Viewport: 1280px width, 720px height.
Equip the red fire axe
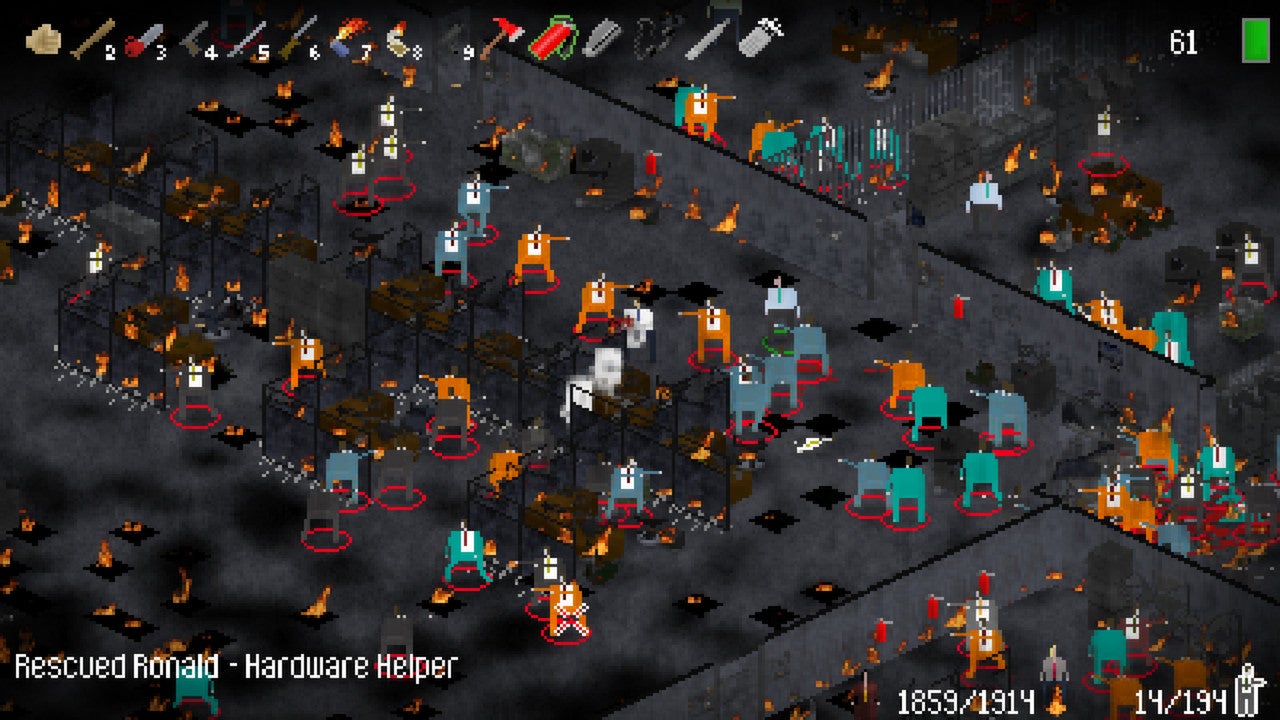(x=501, y=39)
